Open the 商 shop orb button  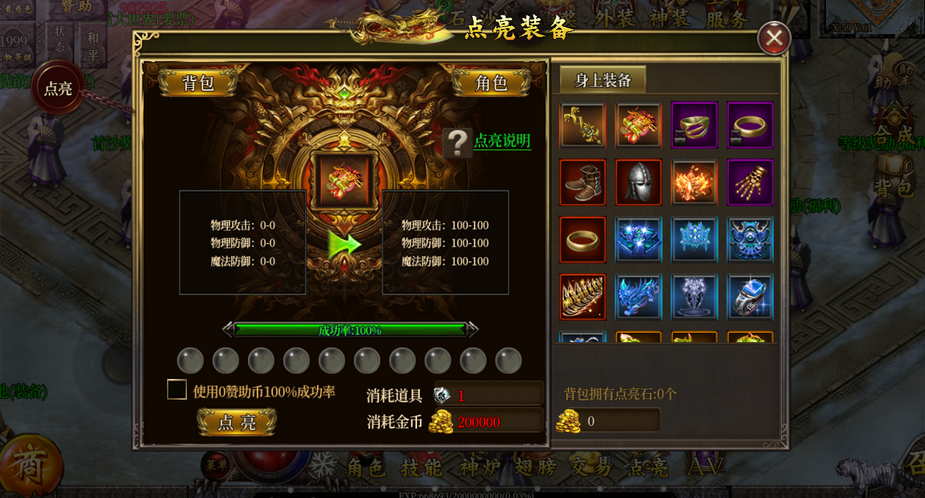(x=29, y=464)
